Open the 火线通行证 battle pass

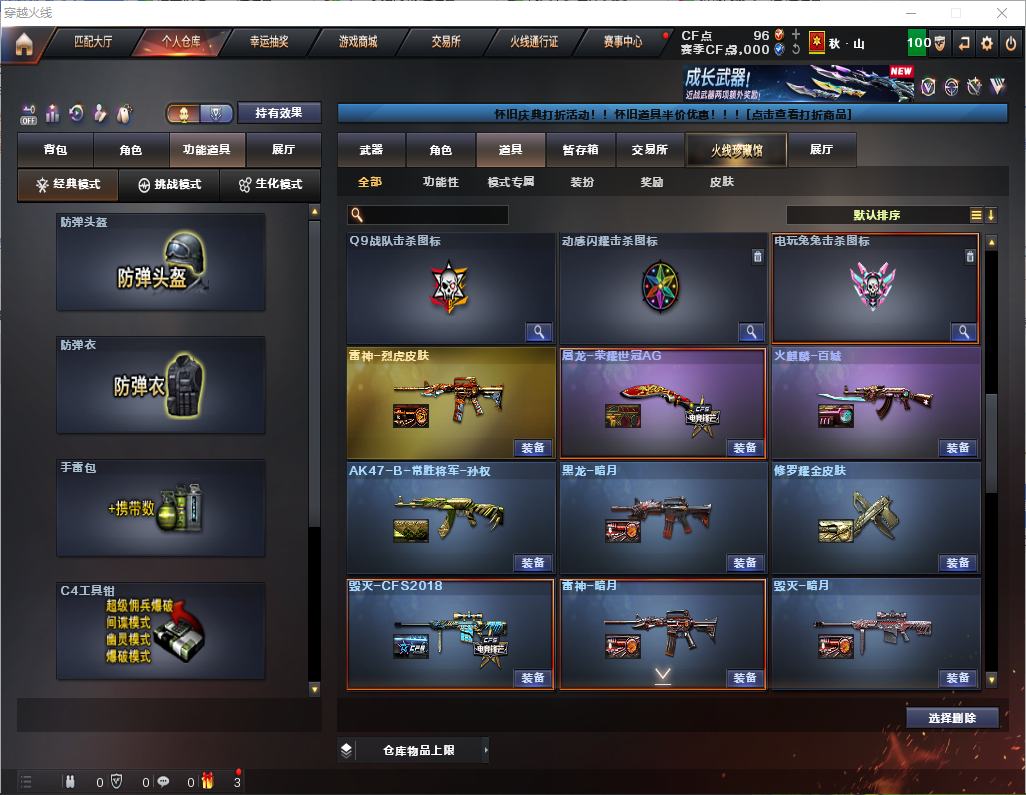tap(534, 42)
